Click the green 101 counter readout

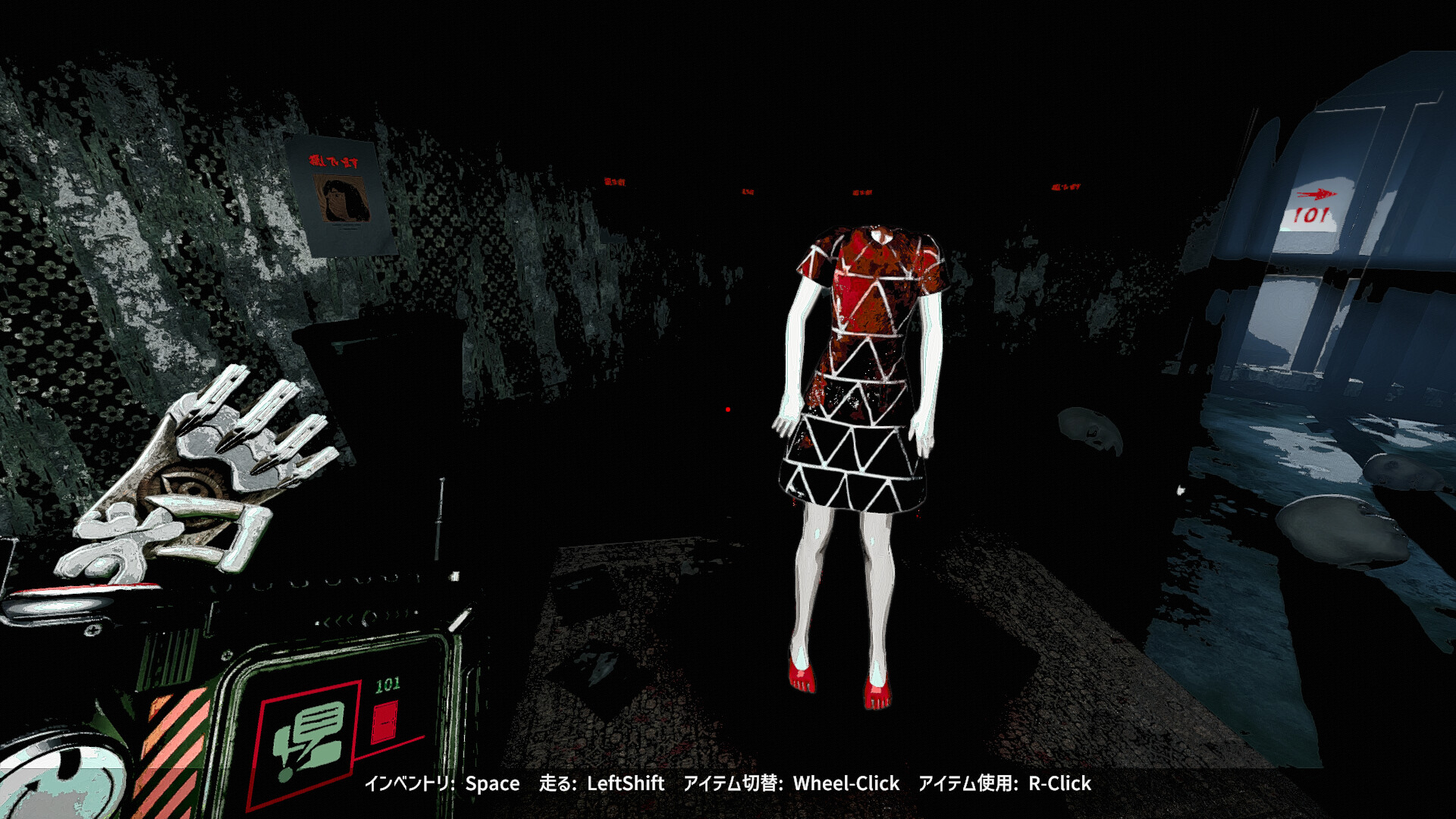tap(388, 685)
